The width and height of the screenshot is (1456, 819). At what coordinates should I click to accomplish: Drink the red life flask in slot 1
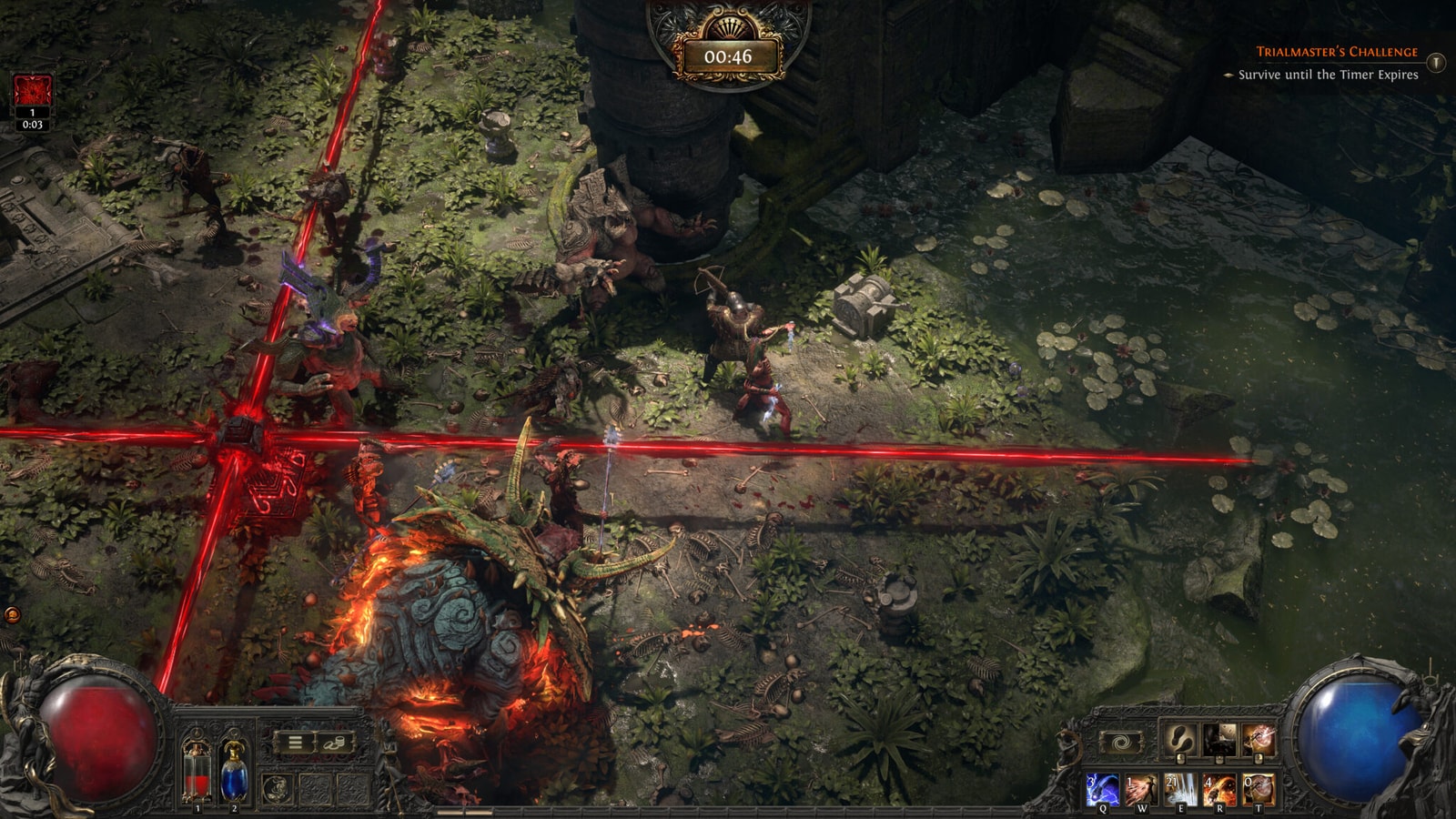click(197, 775)
